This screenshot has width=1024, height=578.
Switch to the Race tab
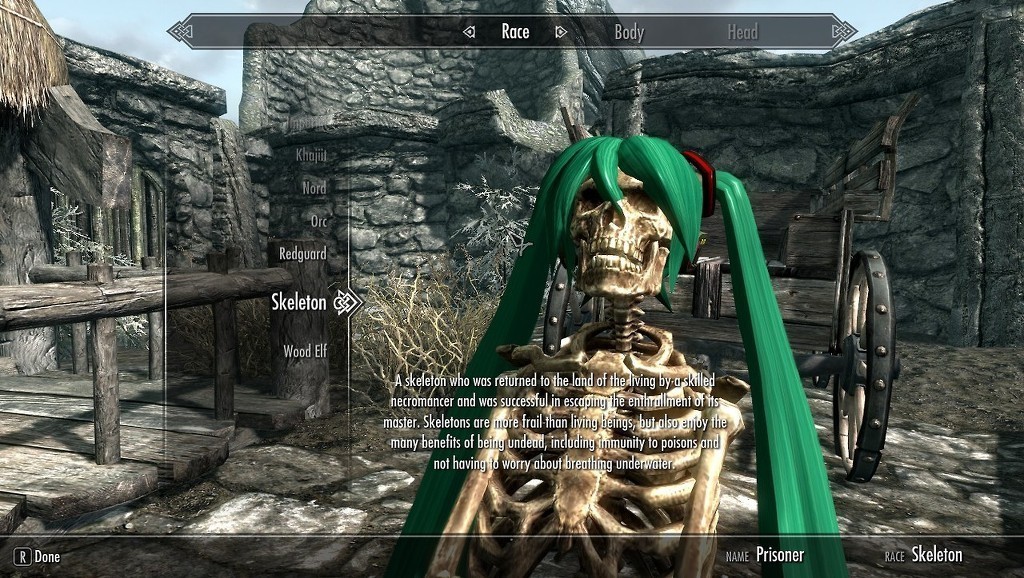tap(515, 32)
